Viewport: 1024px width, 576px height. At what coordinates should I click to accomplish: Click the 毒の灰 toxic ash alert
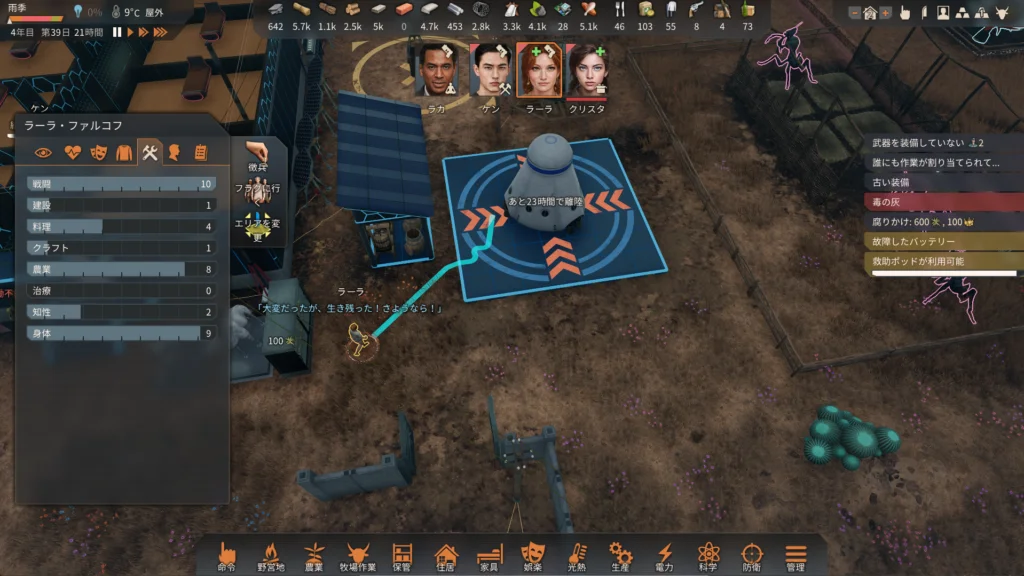pyautogui.click(x=942, y=201)
